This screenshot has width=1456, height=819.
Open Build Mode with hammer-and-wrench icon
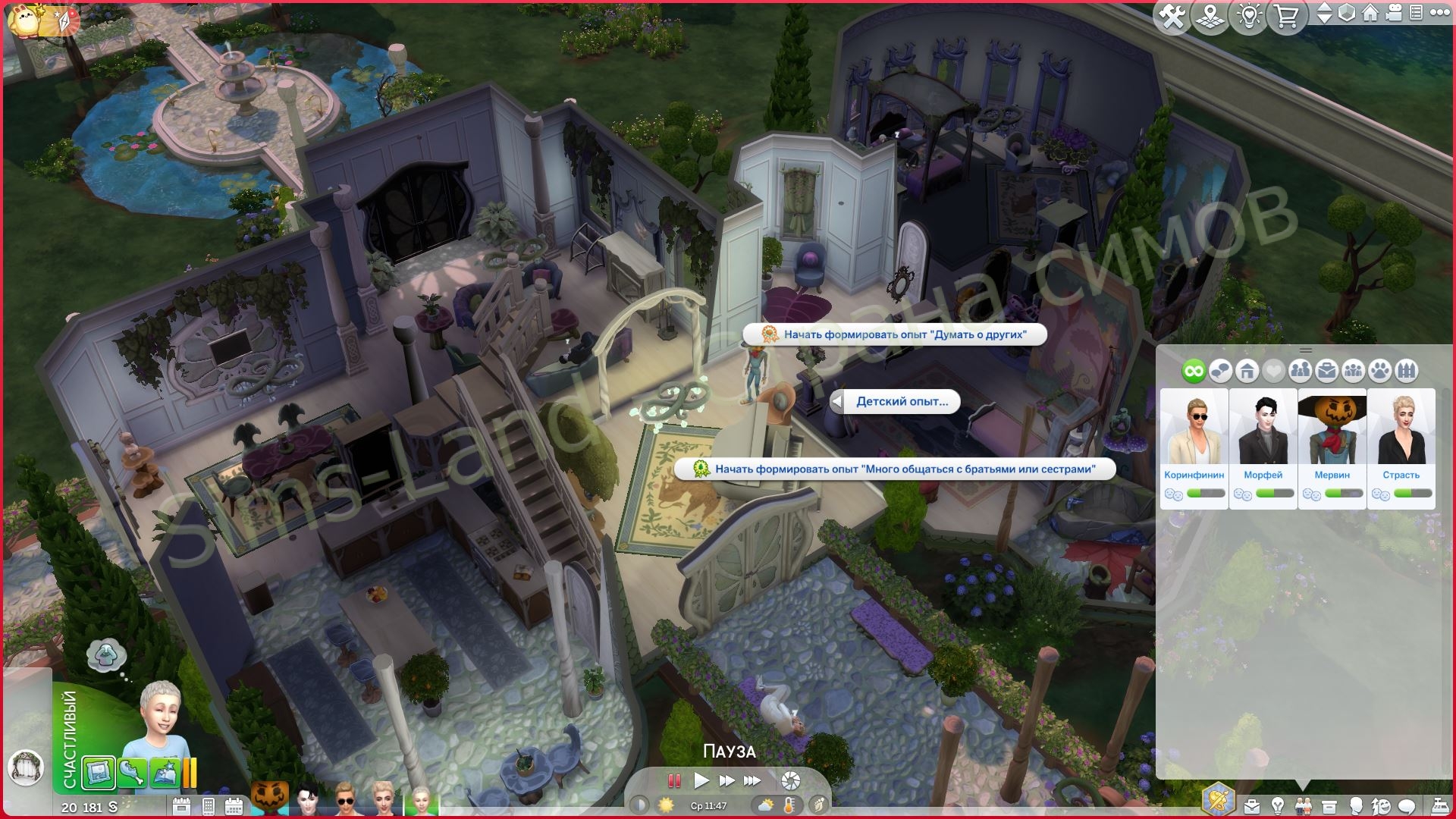1172,16
